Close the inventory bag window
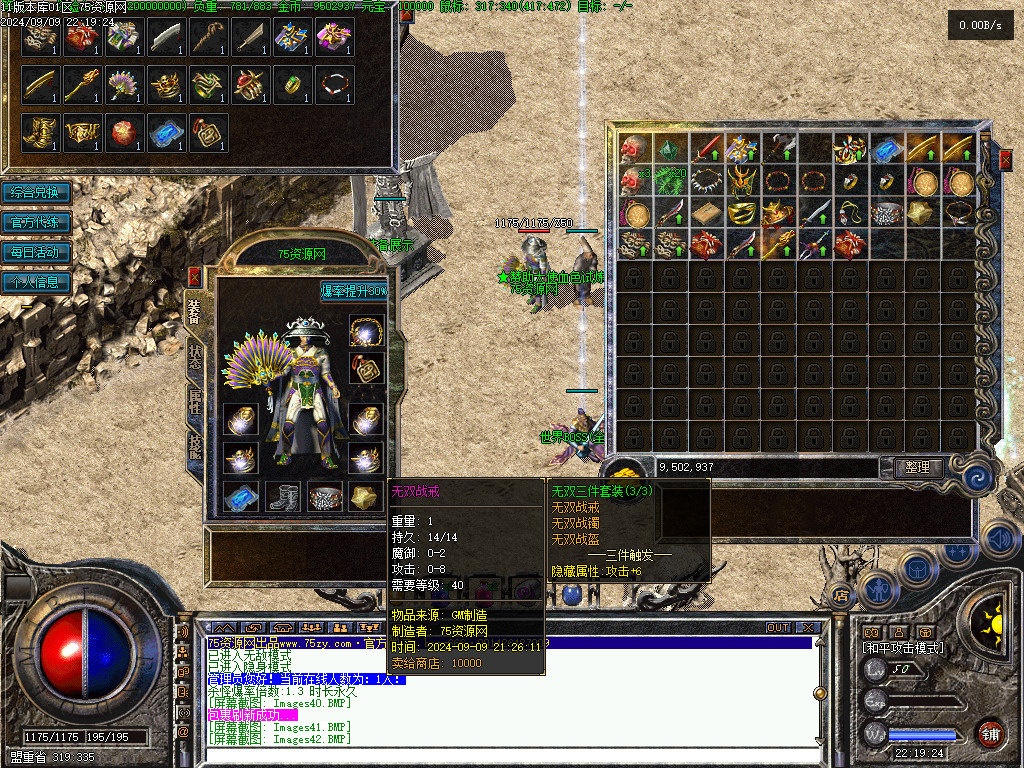Screen dimensions: 1024x768 pyautogui.click(x=1005, y=158)
